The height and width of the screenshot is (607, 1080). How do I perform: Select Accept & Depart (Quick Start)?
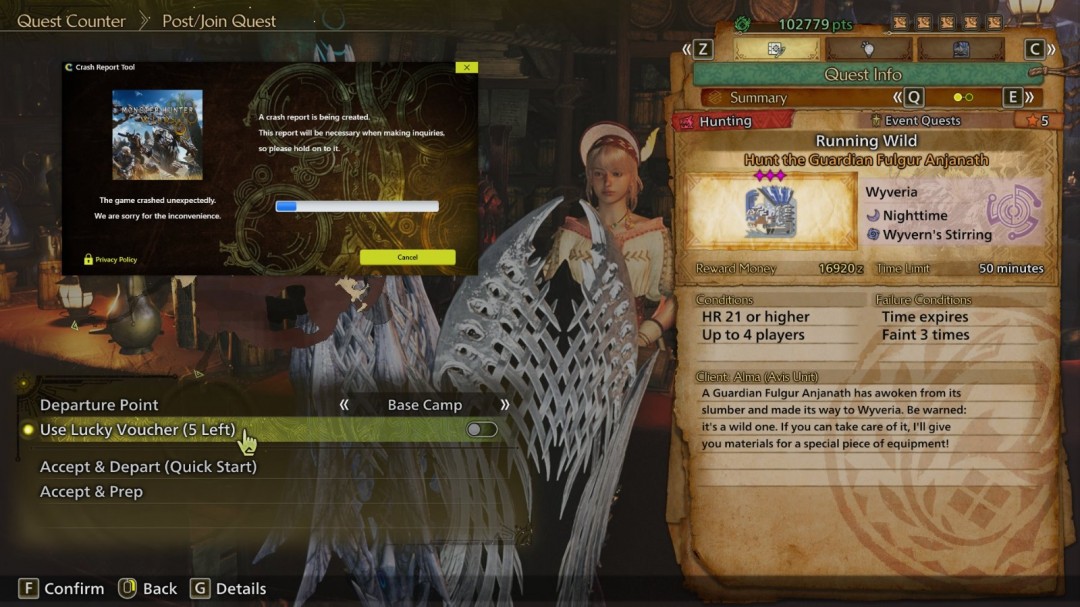pyautogui.click(x=148, y=467)
